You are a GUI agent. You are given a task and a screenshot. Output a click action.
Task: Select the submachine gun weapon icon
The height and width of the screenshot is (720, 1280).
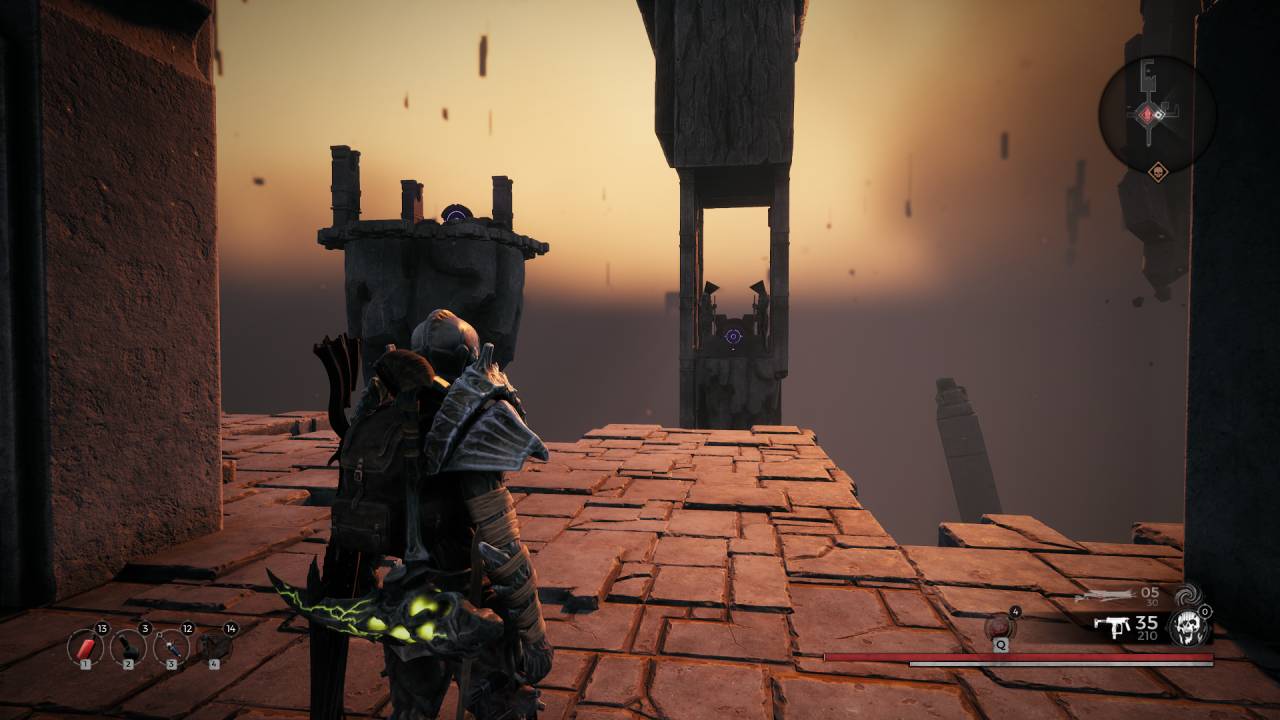(1111, 627)
